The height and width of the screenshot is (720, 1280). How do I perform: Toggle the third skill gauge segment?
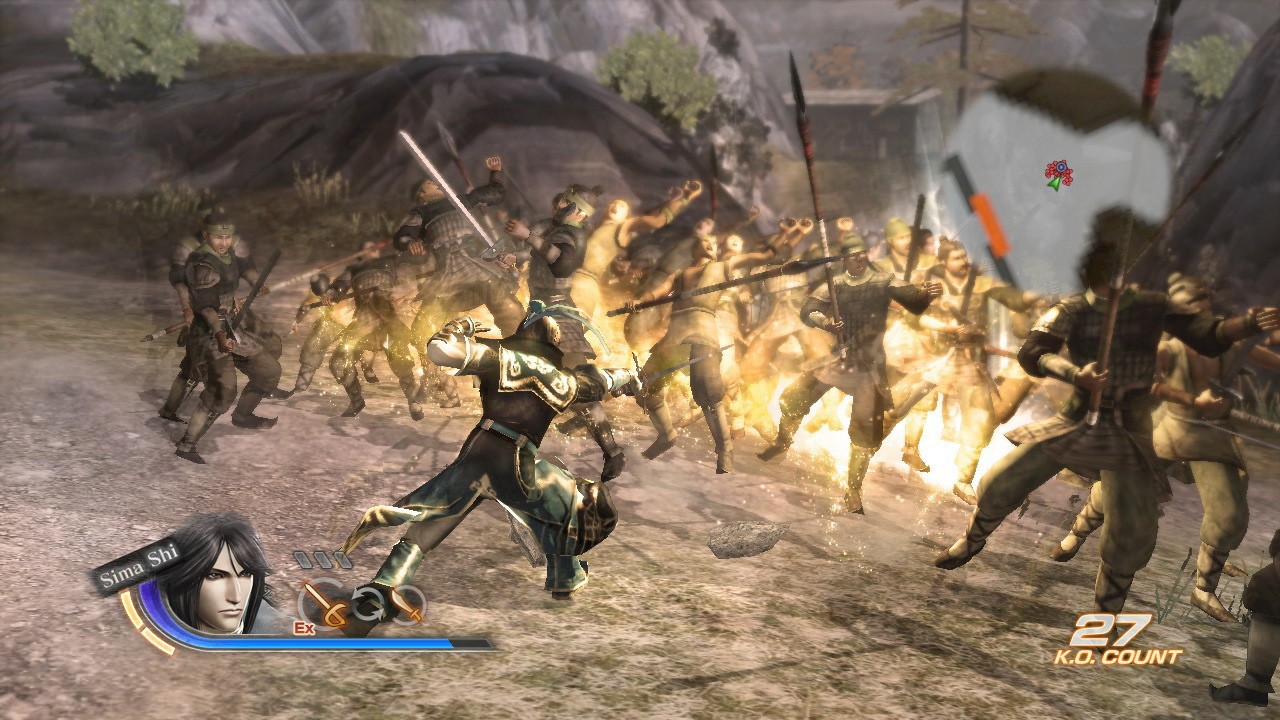(342, 559)
